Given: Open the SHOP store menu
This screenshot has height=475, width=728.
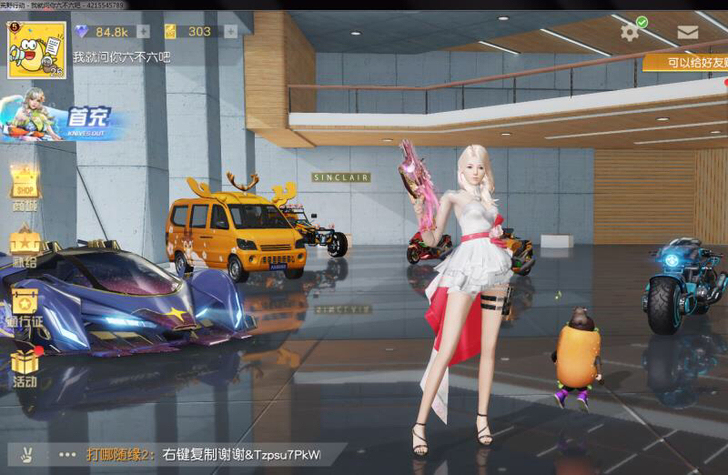Looking at the screenshot, I should (25, 186).
